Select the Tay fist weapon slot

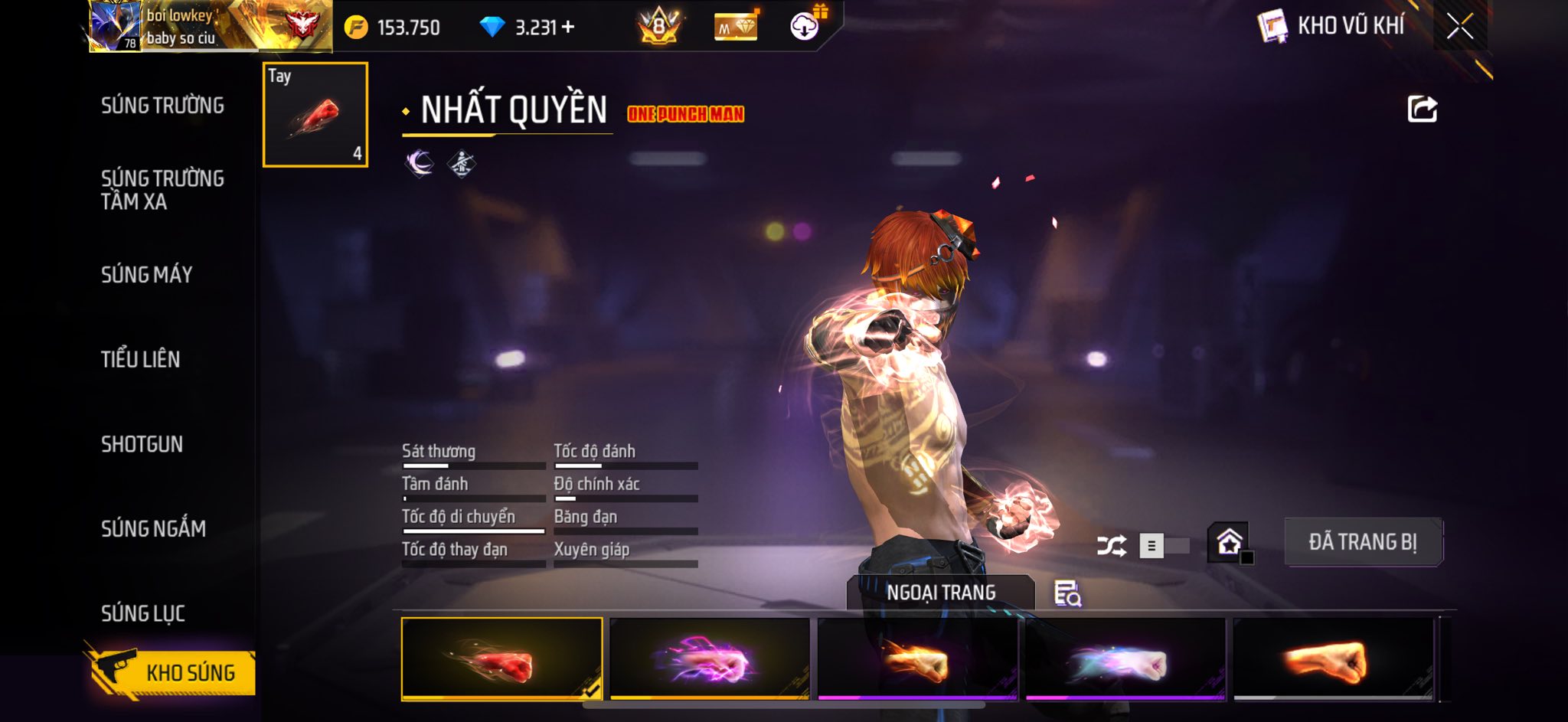tap(315, 115)
